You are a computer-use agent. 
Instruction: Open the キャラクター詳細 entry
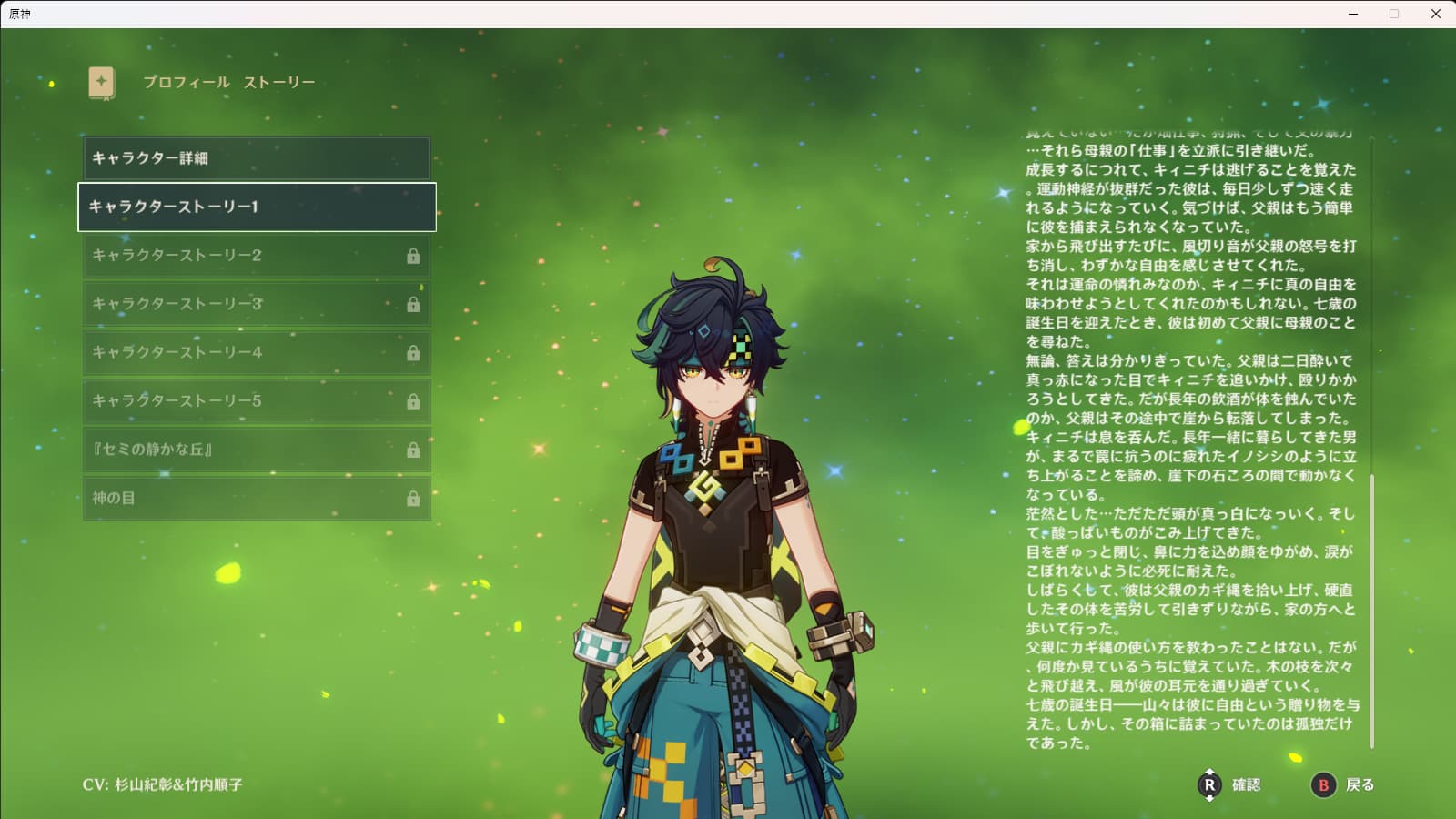(x=256, y=158)
